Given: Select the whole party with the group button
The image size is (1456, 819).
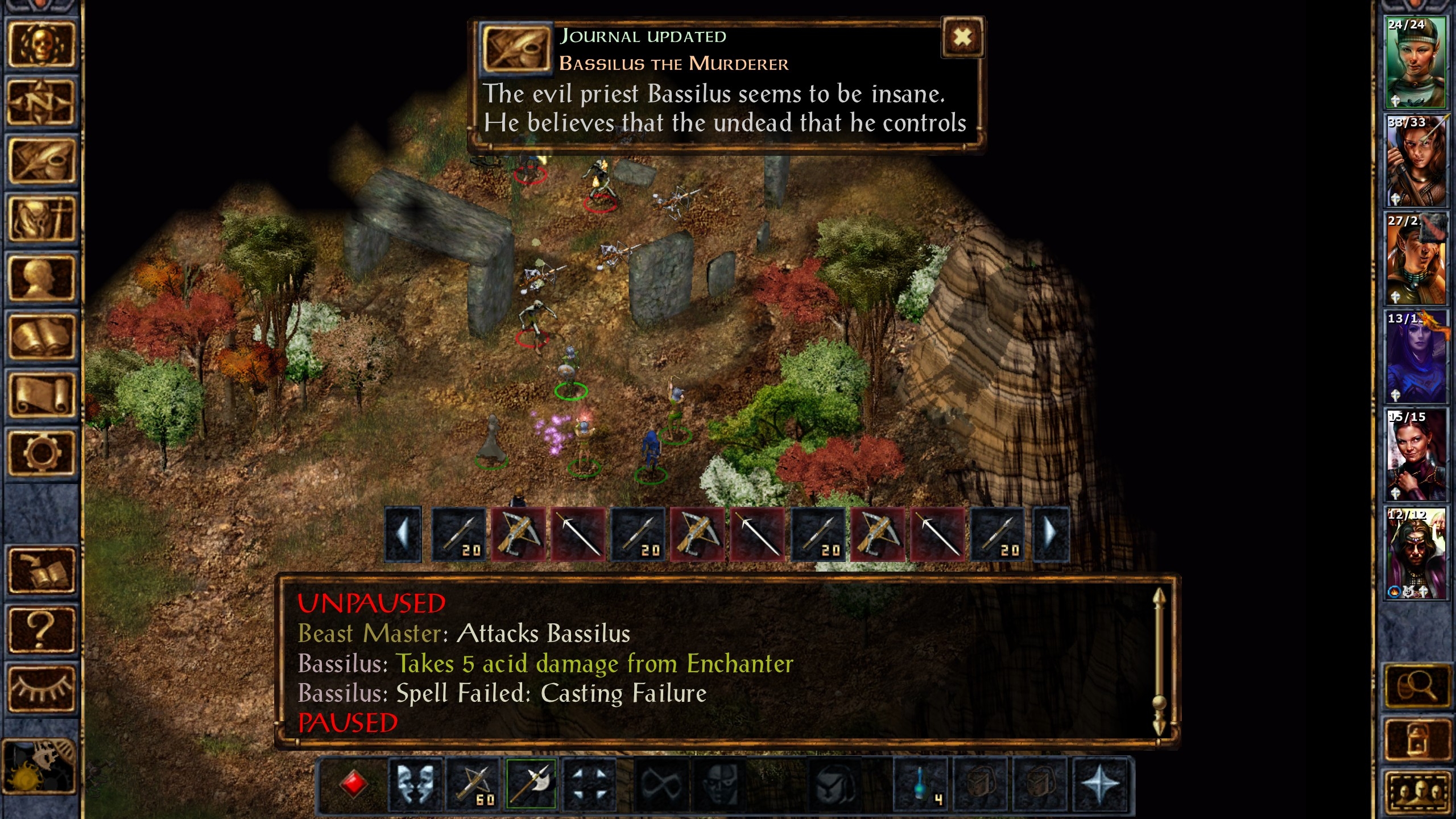Looking at the screenshot, I should pyautogui.click(x=1416, y=793).
